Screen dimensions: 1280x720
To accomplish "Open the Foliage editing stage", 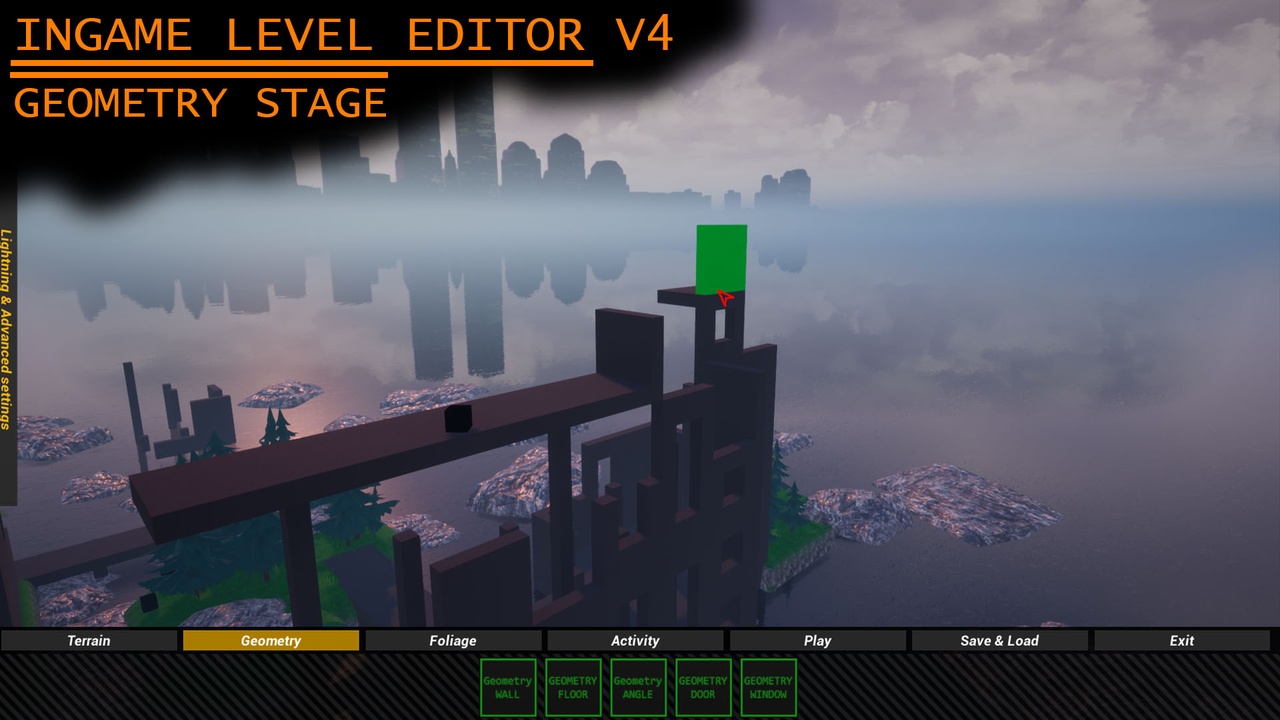I will pyautogui.click(x=453, y=640).
